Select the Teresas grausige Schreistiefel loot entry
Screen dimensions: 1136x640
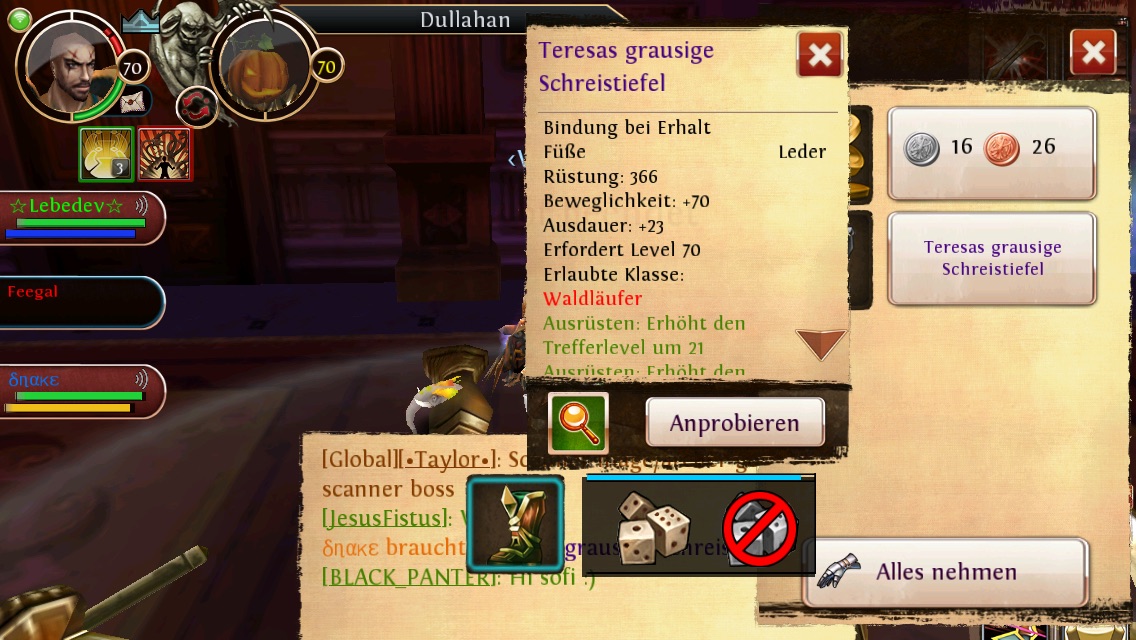click(992, 258)
